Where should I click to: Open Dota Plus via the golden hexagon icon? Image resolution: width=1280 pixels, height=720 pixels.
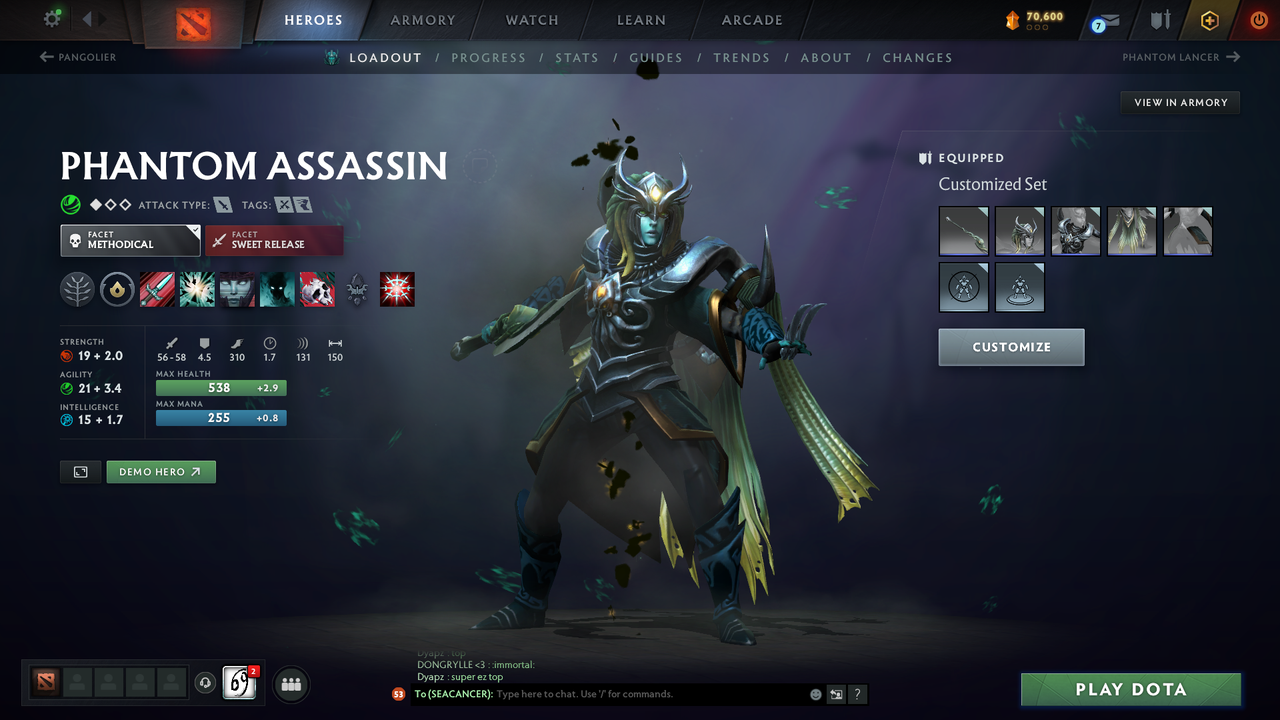tap(1209, 19)
